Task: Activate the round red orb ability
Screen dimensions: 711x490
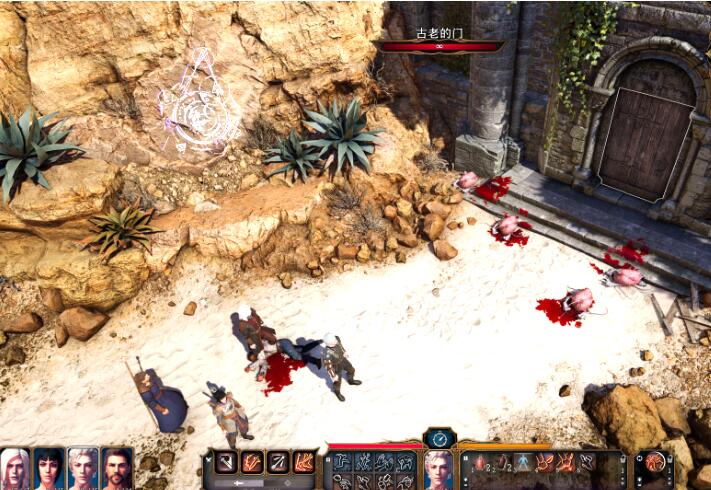Action: tap(655, 462)
